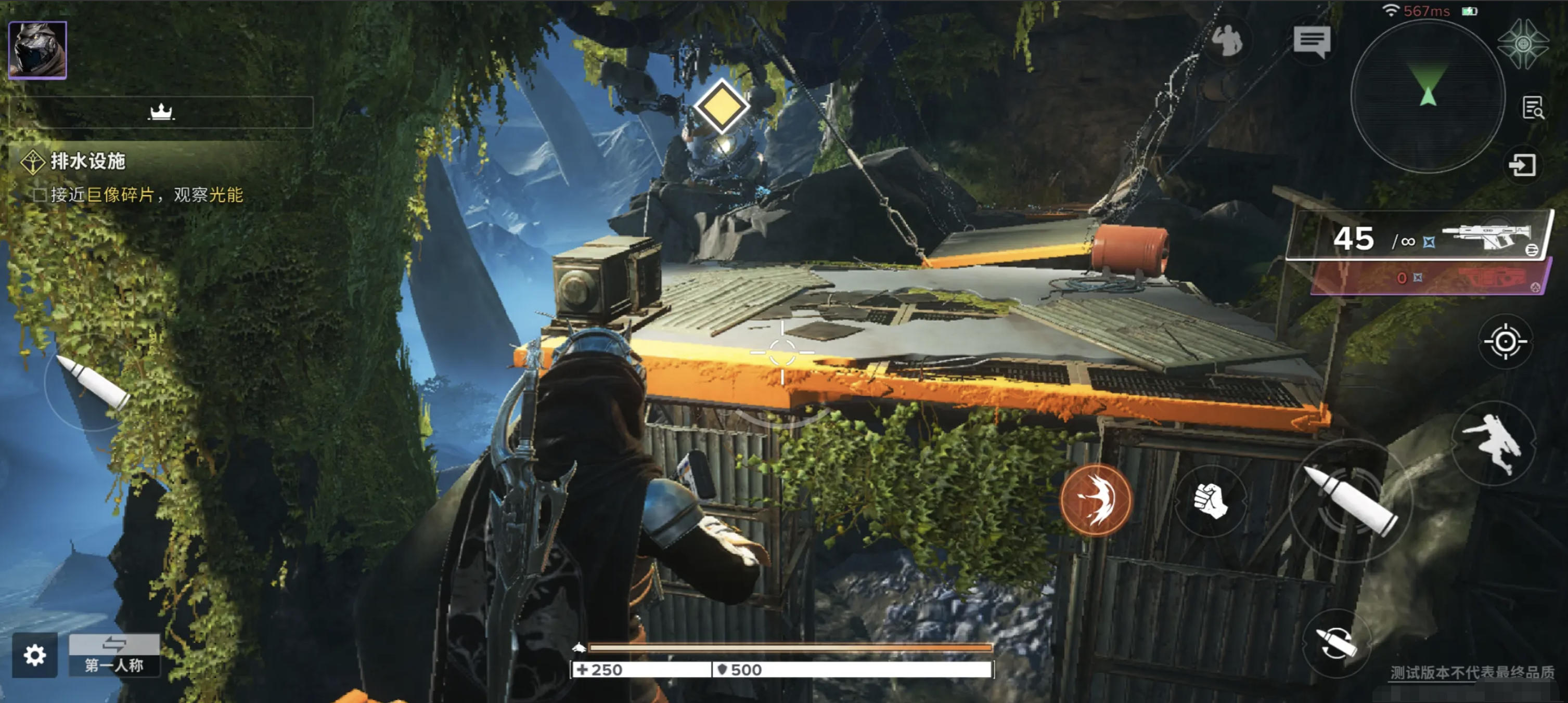Screen dimensions: 1568x703
Task: Activate the orange class ability
Action: coord(1096,500)
